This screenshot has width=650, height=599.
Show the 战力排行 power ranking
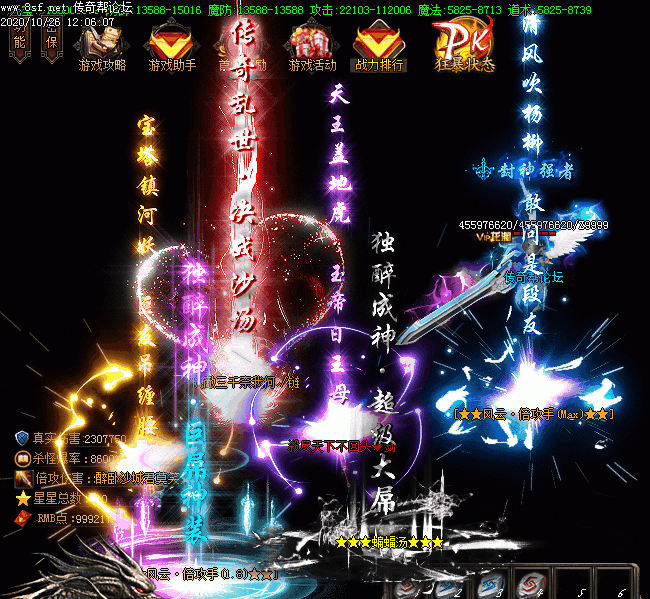379,46
